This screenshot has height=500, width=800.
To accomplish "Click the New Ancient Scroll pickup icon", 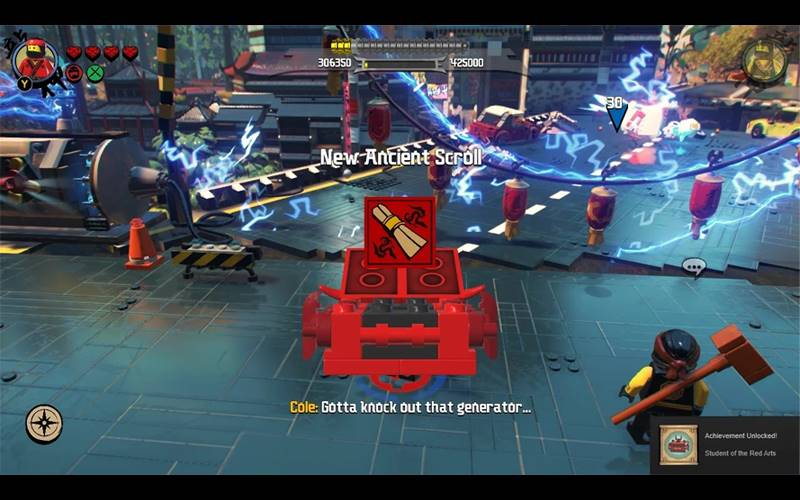I will [398, 231].
